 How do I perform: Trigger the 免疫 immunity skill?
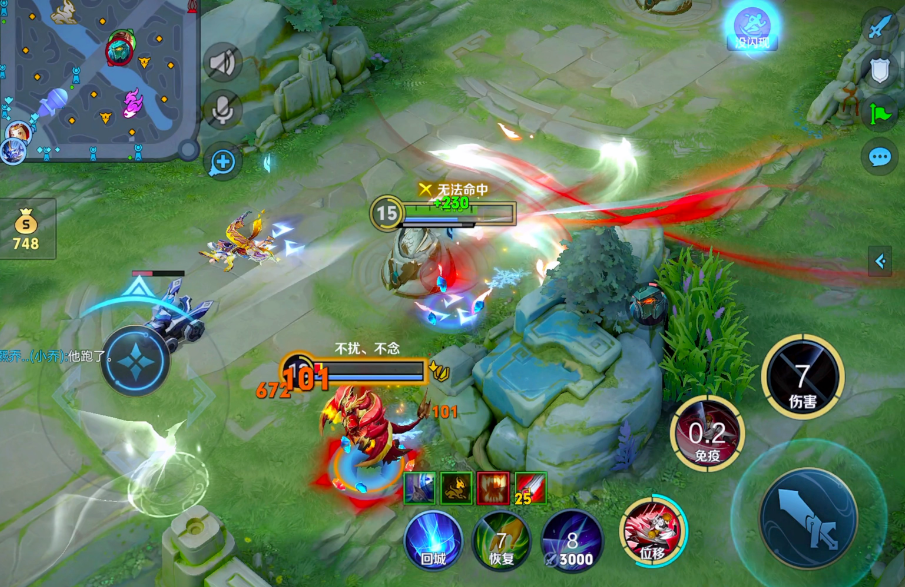pyautogui.click(x=706, y=432)
